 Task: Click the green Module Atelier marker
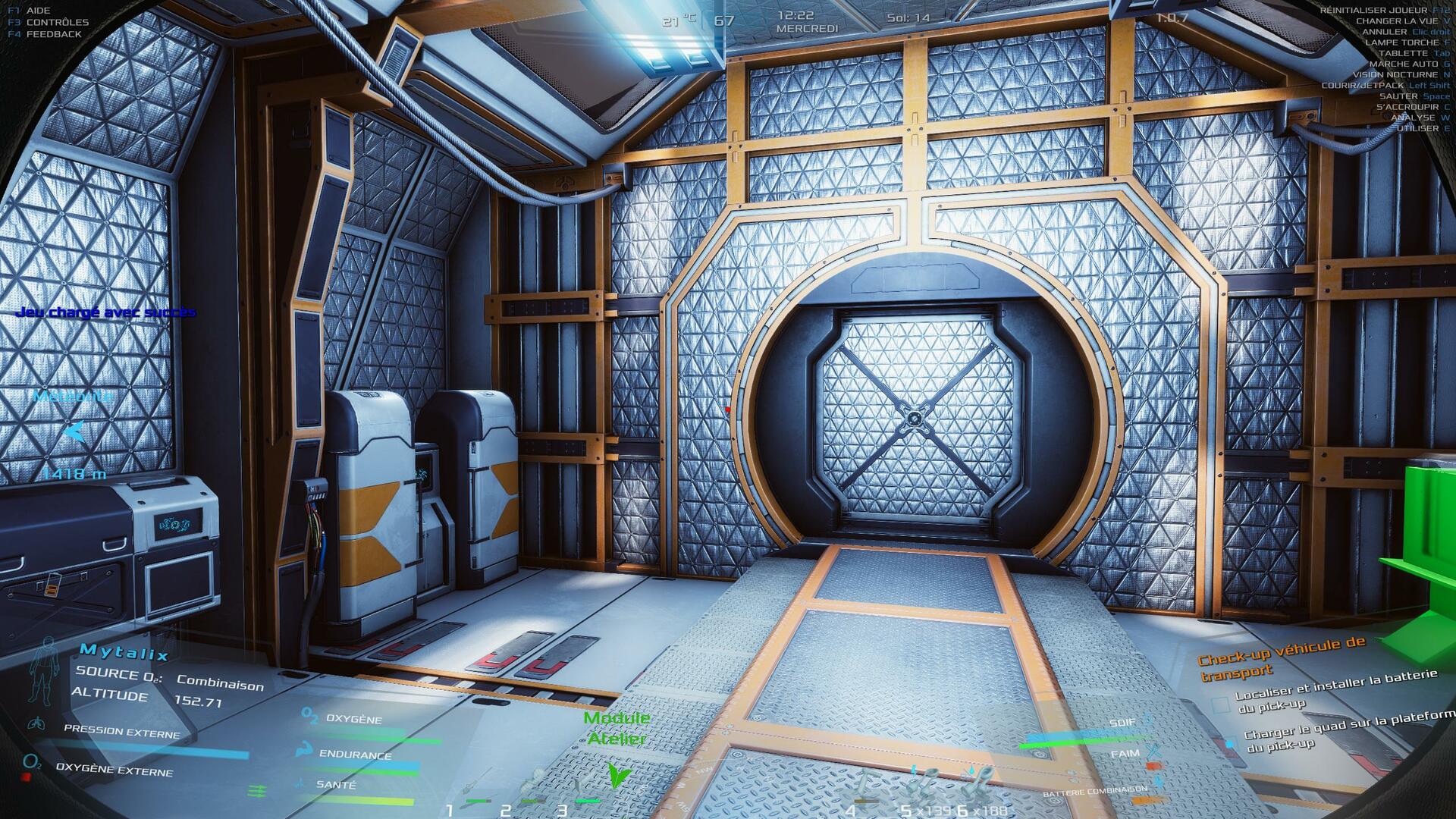click(x=619, y=774)
